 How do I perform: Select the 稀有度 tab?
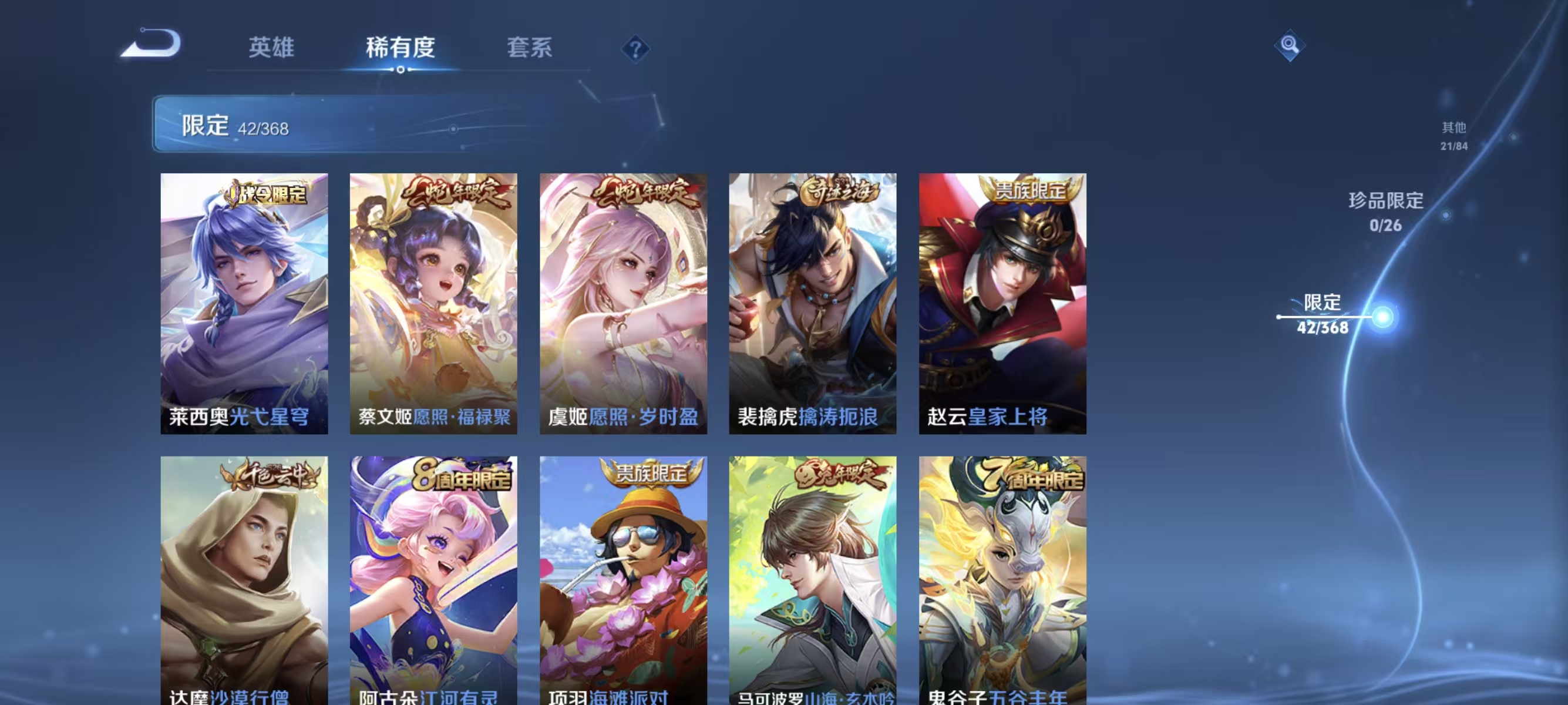pos(401,48)
